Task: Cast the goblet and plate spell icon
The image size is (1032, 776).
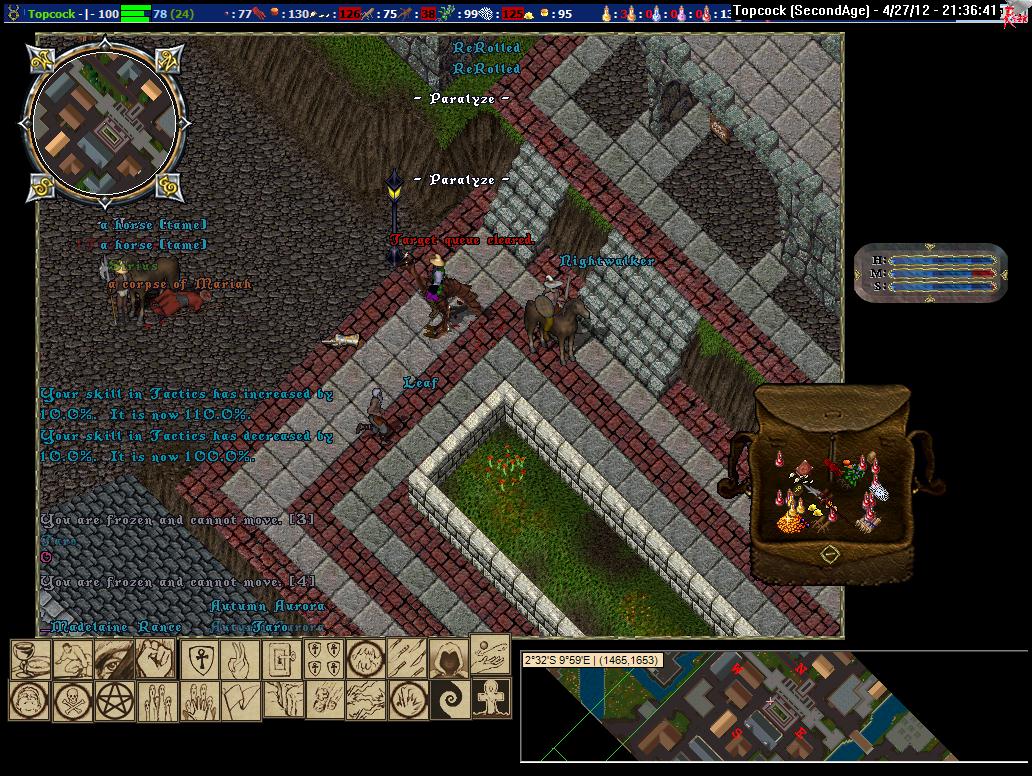Action: coord(29,659)
